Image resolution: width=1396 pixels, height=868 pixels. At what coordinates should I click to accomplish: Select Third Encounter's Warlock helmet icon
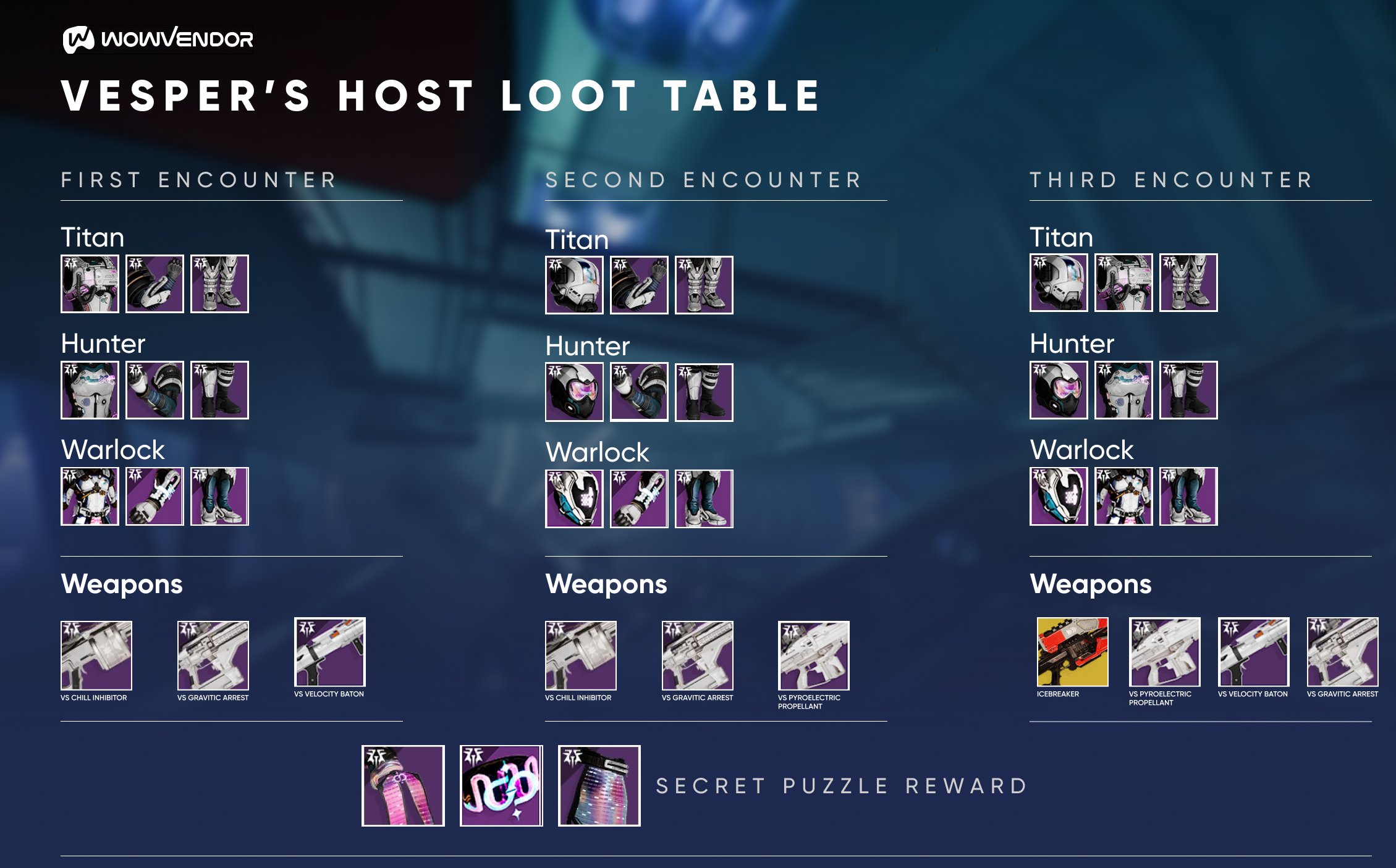click(1059, 496)
